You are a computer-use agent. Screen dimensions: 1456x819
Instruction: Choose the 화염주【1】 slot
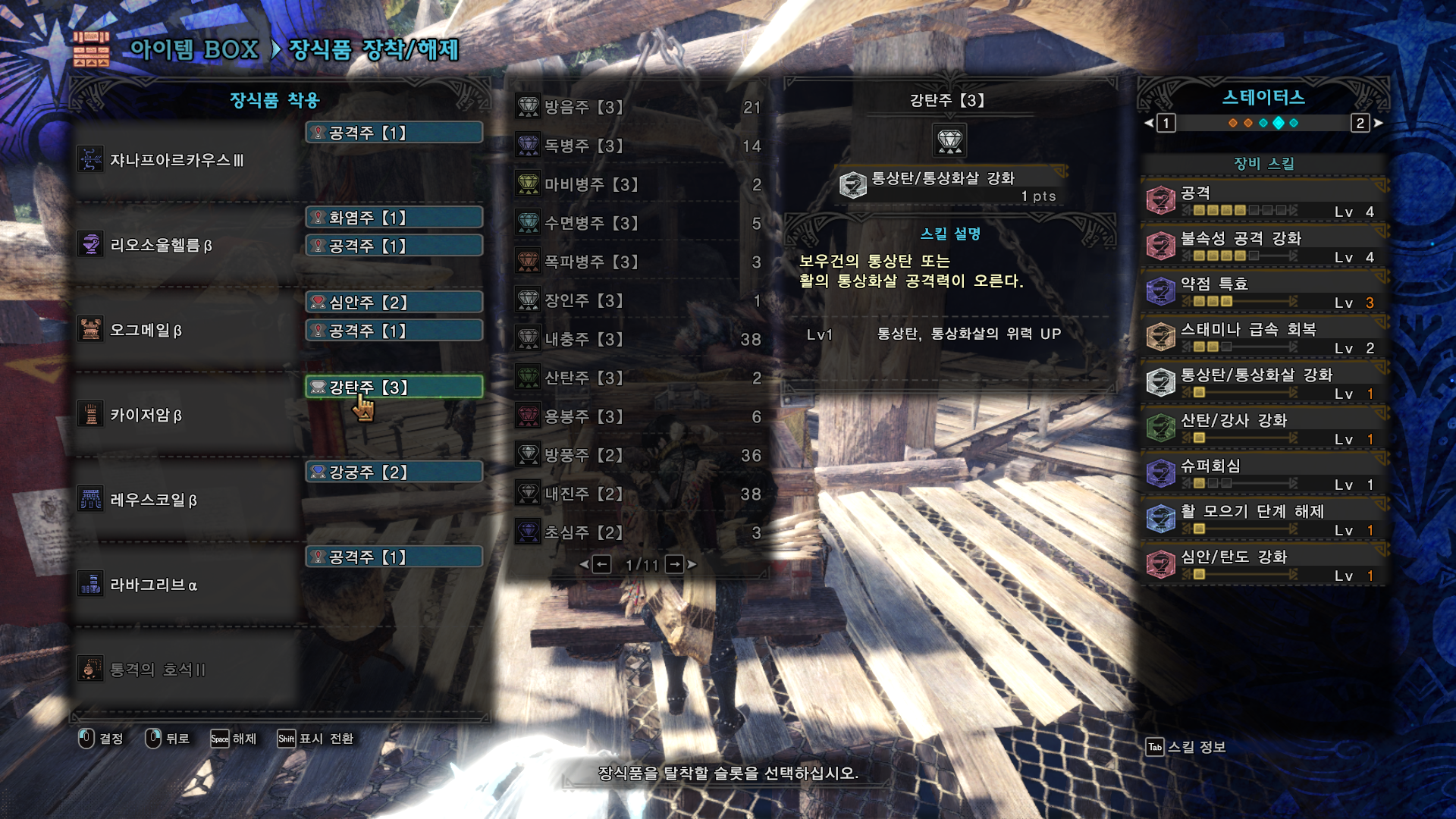click(394, 218)
